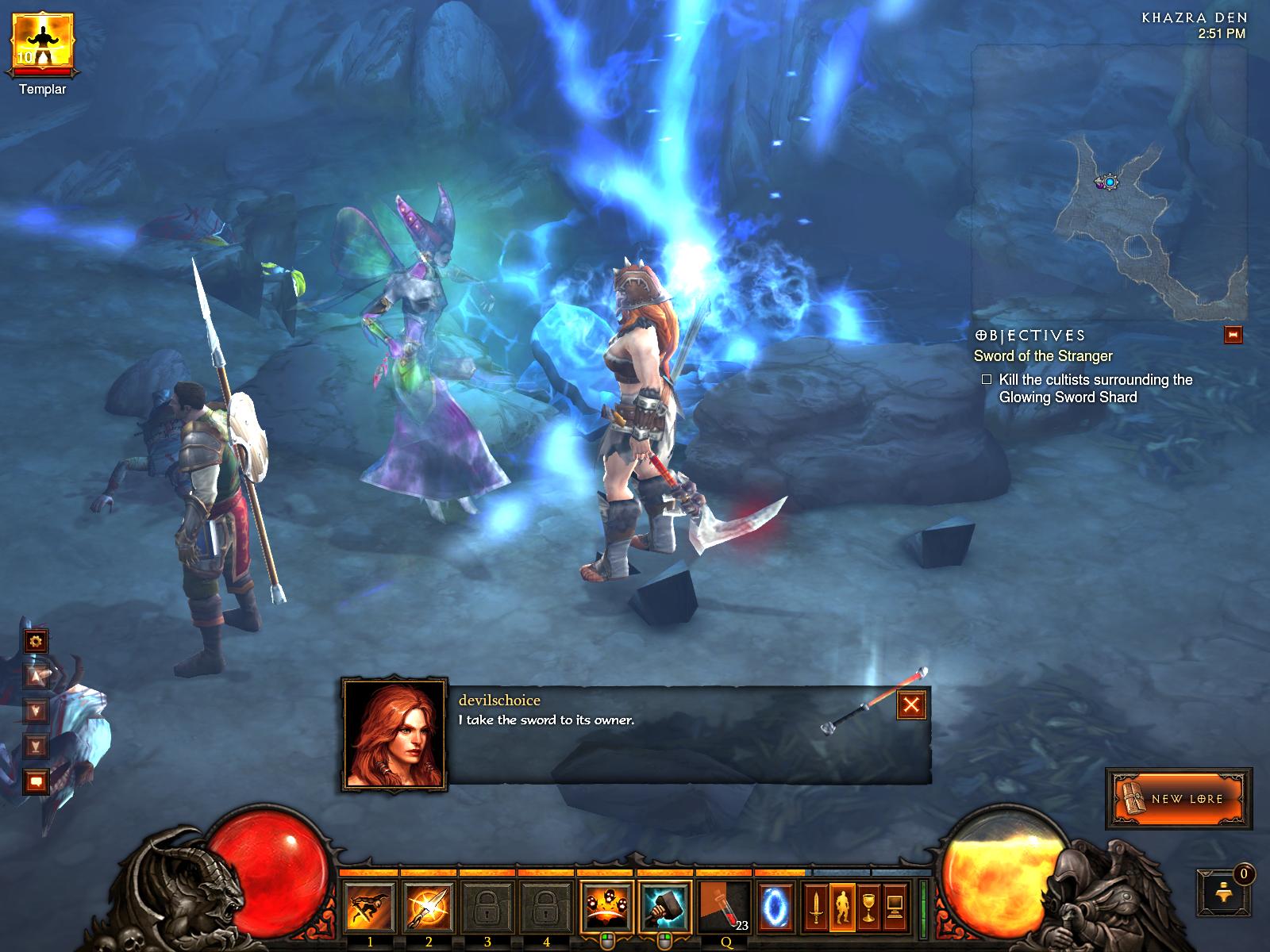Screen dimensions: 1270x952
Task: Open the skills menu with the sword icon
Action: point(815,907)
